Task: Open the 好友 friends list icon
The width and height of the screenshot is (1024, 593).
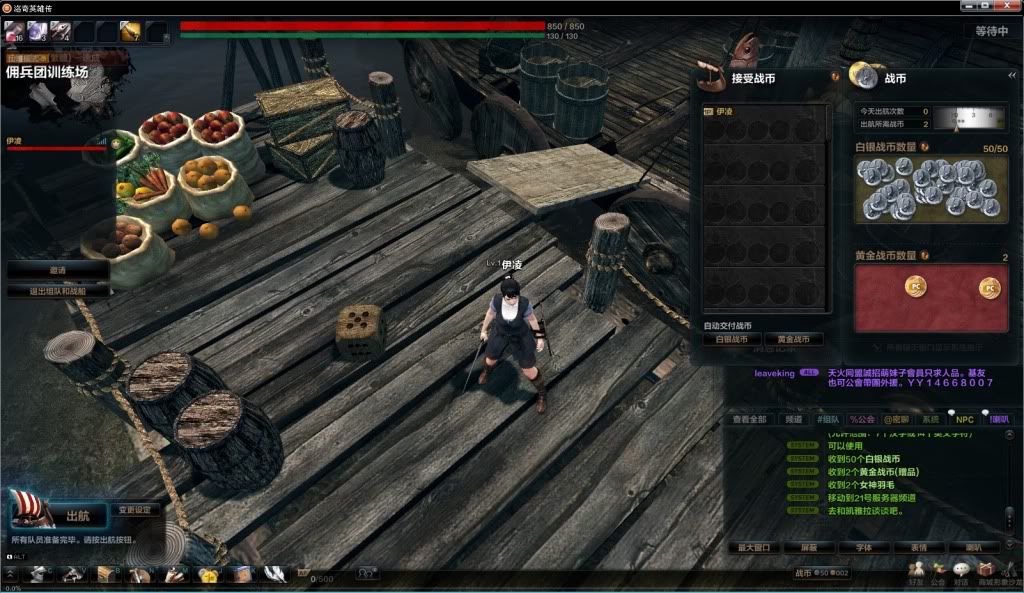Action: [x=916, y=572]
